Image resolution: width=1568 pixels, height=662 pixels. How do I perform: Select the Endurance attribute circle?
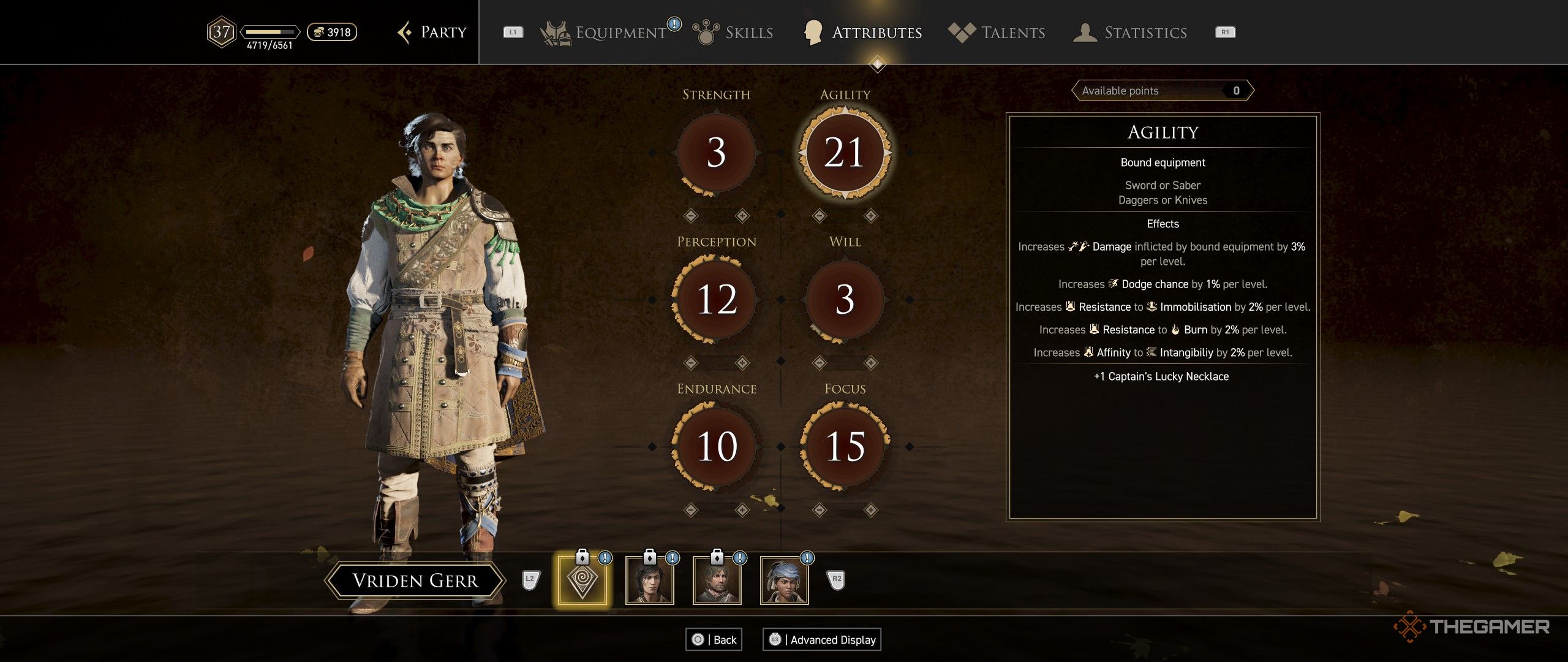716,446
